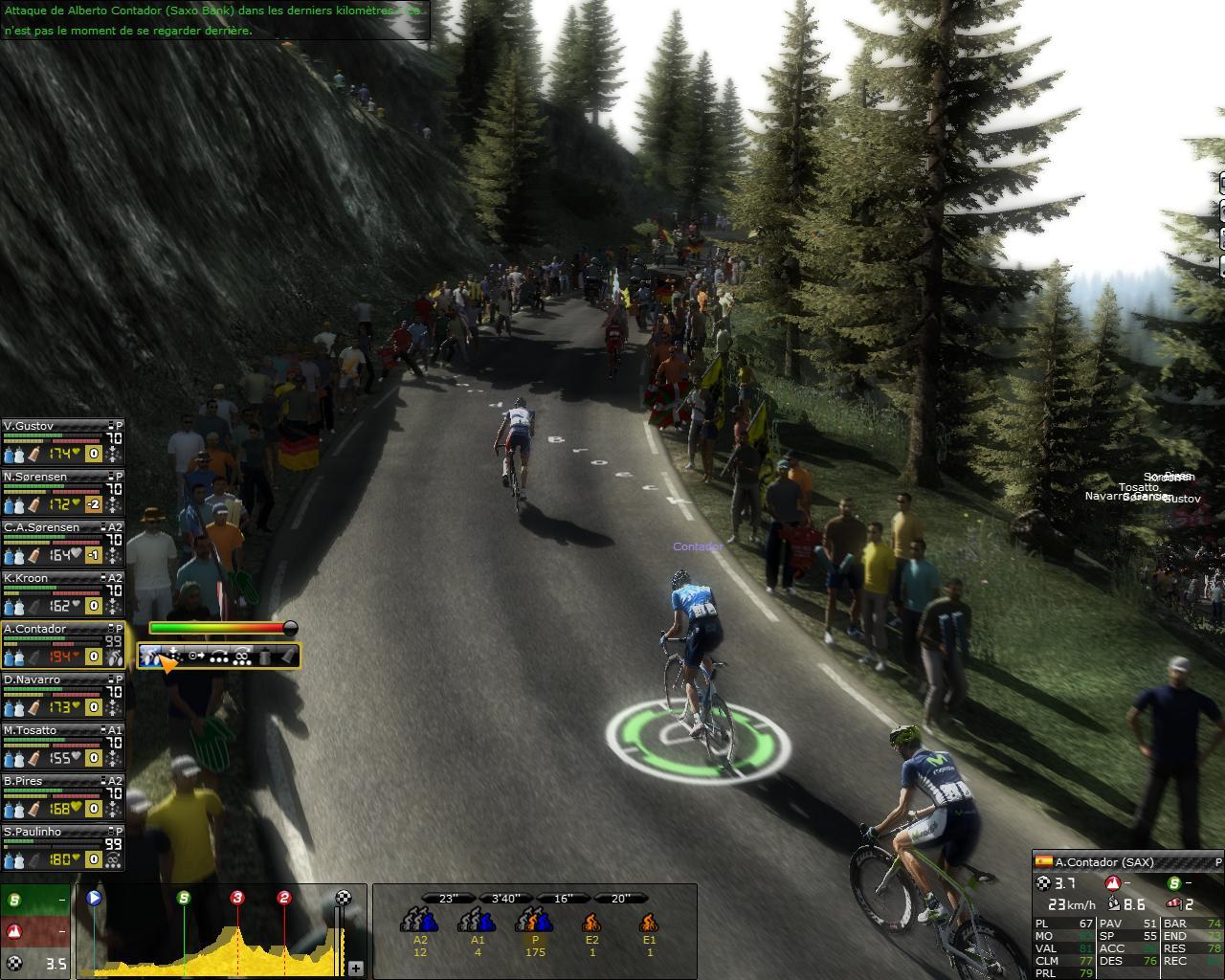The height and width of the screenshot is (980, 1225).
Task: Choose the attack rider icon in Contador's action bar
Action: 151,657
